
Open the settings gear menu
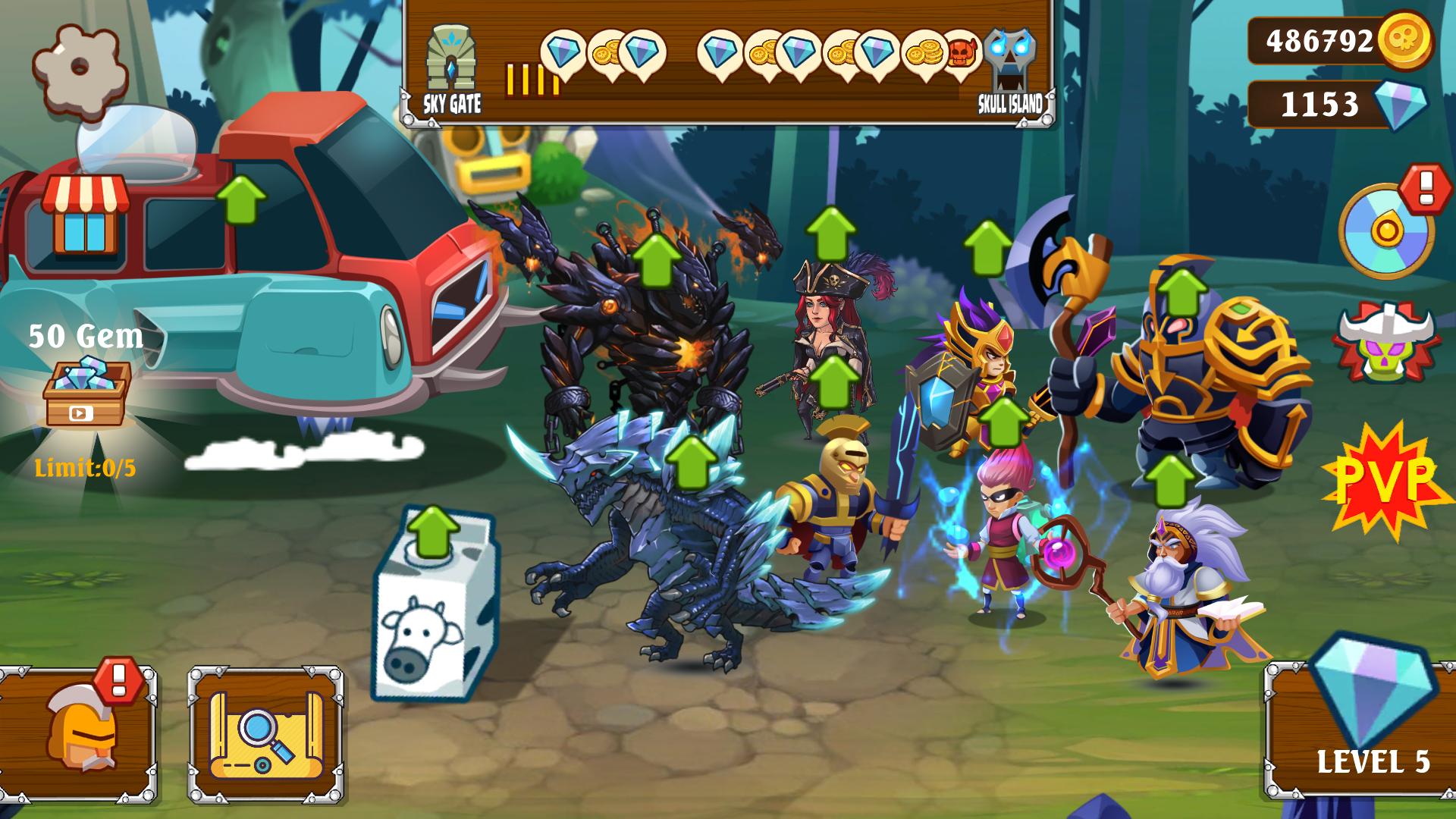[x=80, y=70]
